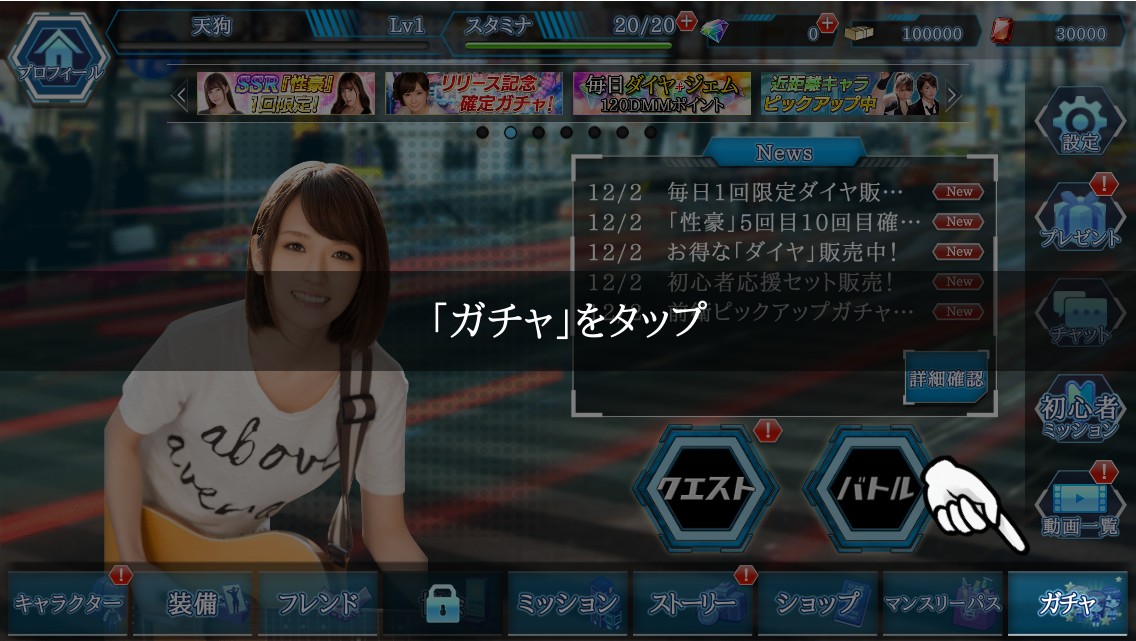
Task: Select the リリース記念 確定ガチャ banner
Action: click(474, 94)
